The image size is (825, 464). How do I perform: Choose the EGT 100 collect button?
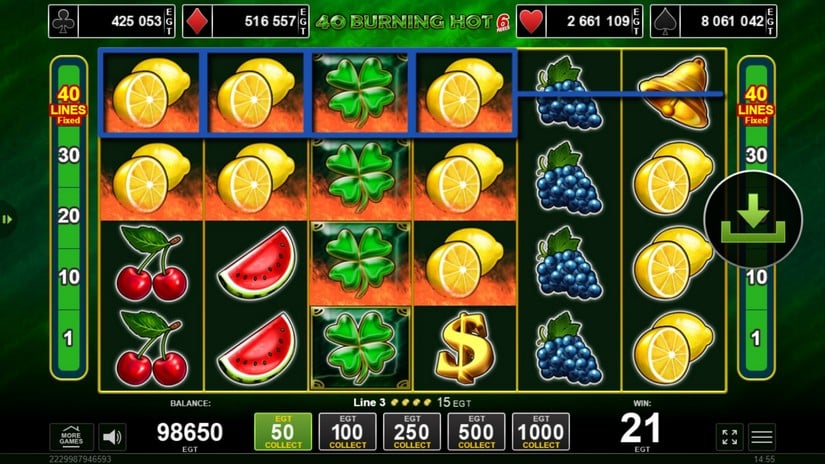click(348, 432)
